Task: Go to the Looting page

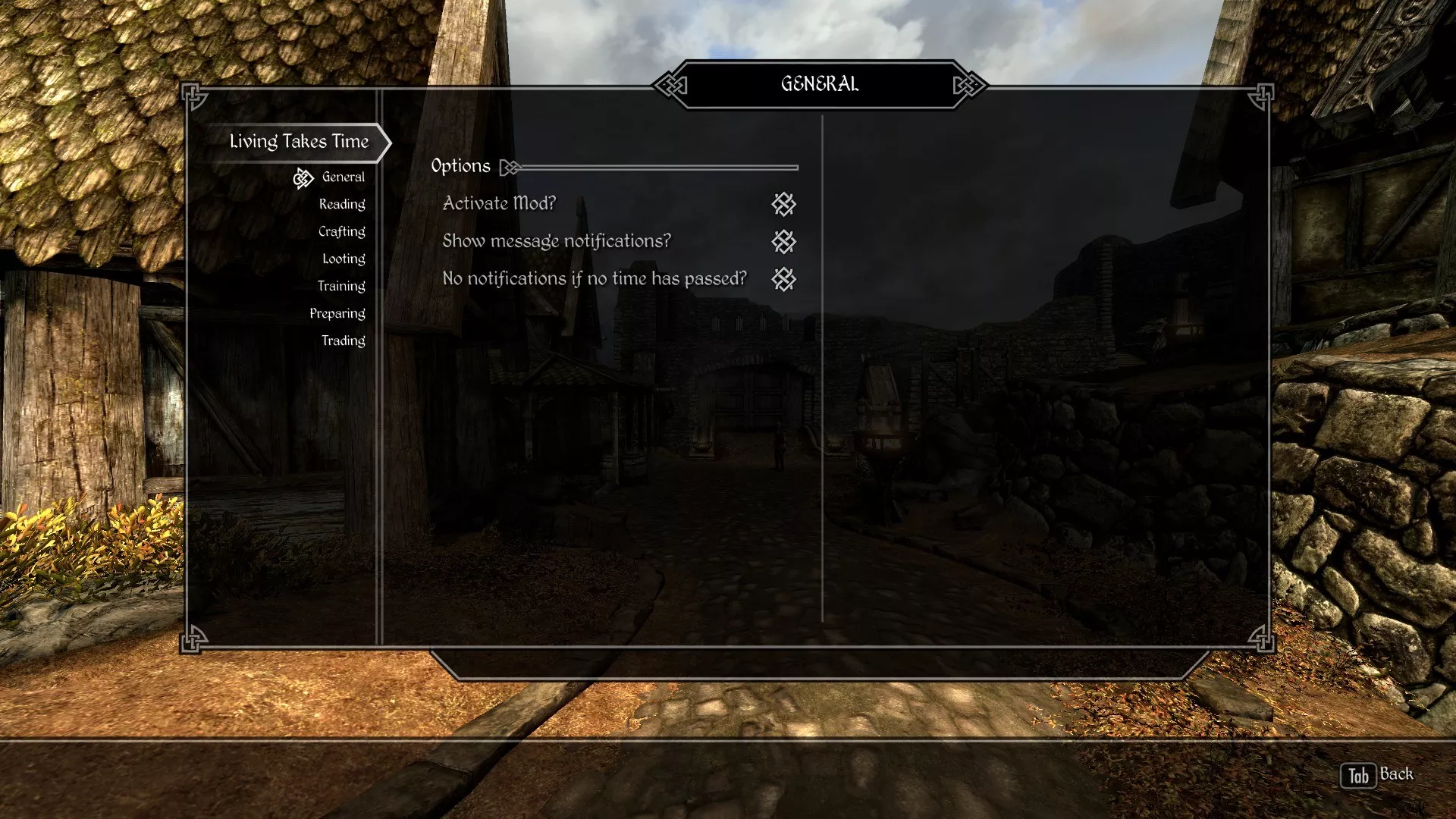Action: pos(344,259)
